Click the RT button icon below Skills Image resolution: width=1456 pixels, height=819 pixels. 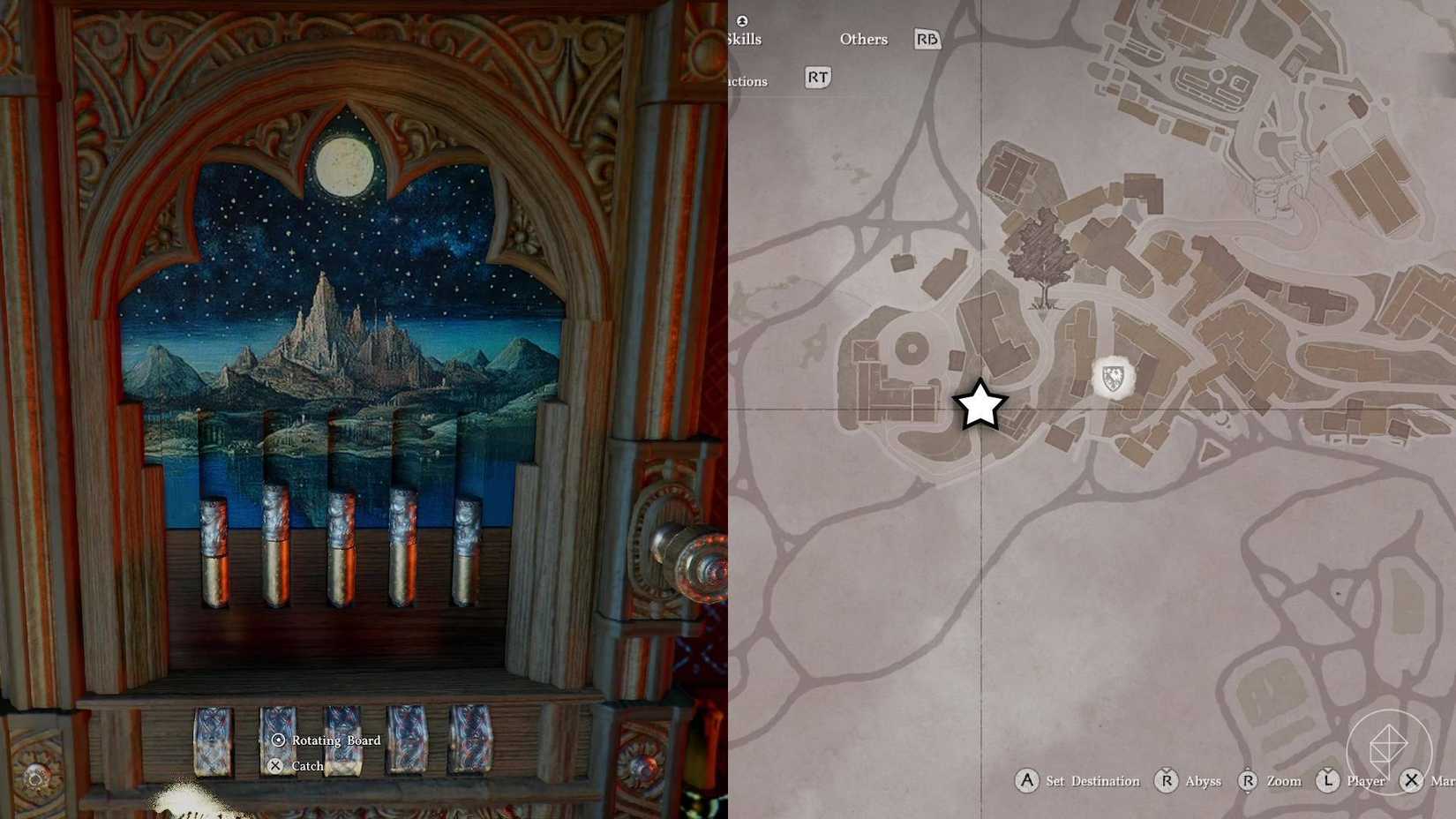(816, 78)
